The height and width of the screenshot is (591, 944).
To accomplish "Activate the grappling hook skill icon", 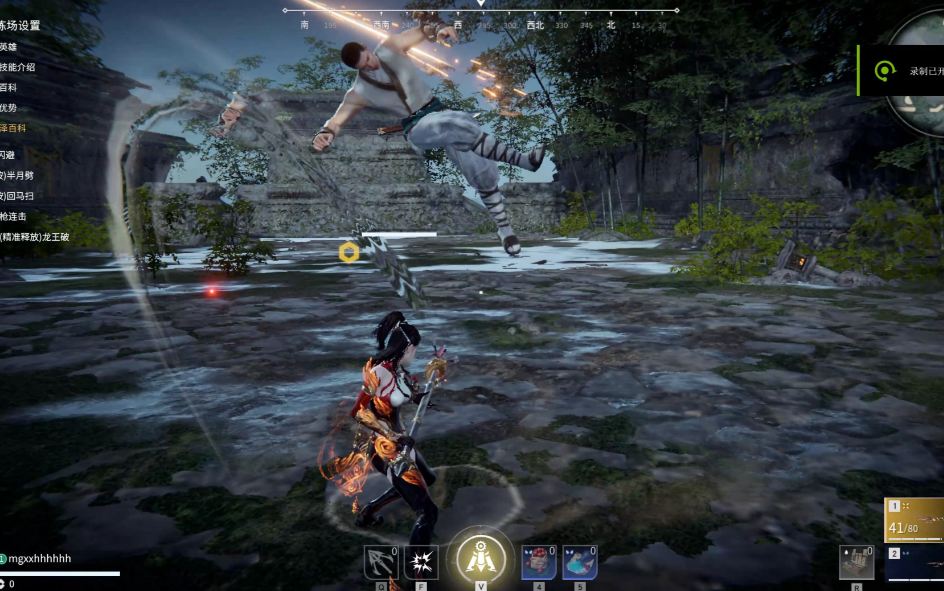I will click(x=380, y=563).
